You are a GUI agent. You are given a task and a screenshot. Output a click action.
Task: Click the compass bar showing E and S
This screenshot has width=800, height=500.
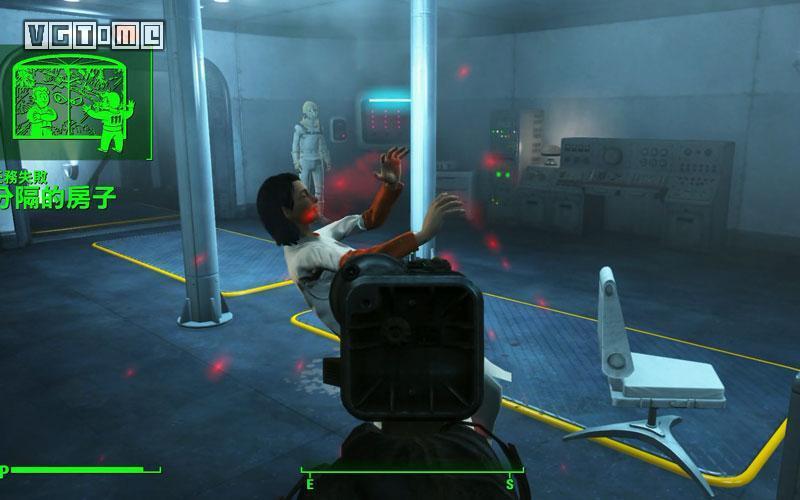click(412, 474)
